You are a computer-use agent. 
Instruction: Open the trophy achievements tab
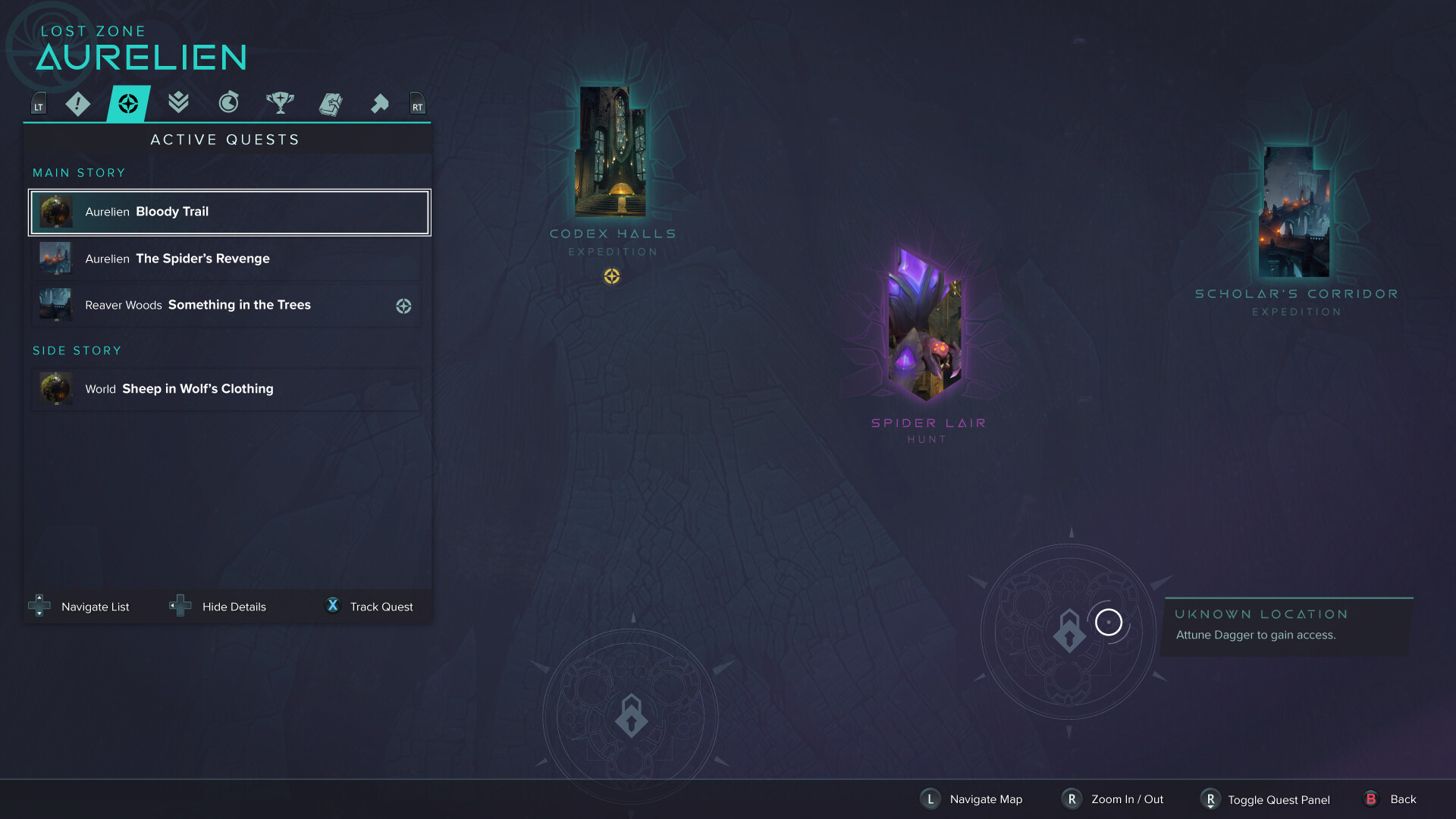(280, 104)
